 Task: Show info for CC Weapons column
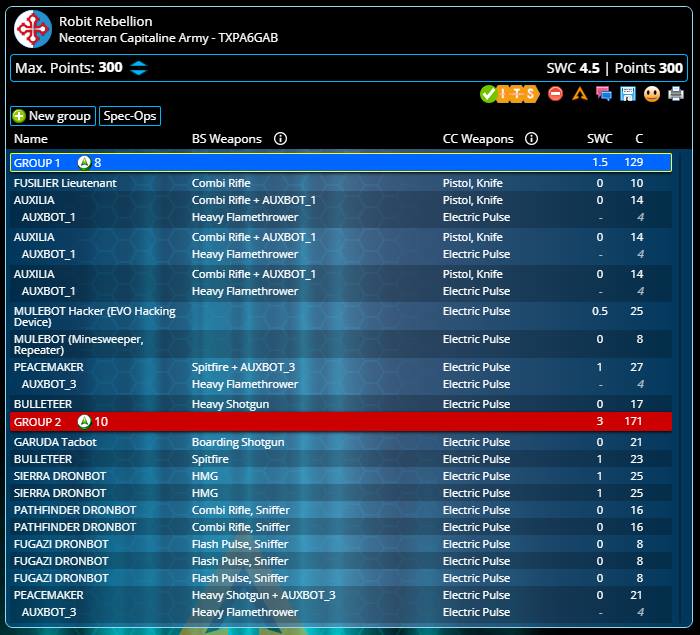pyautogui.click(x=532, y=139)
